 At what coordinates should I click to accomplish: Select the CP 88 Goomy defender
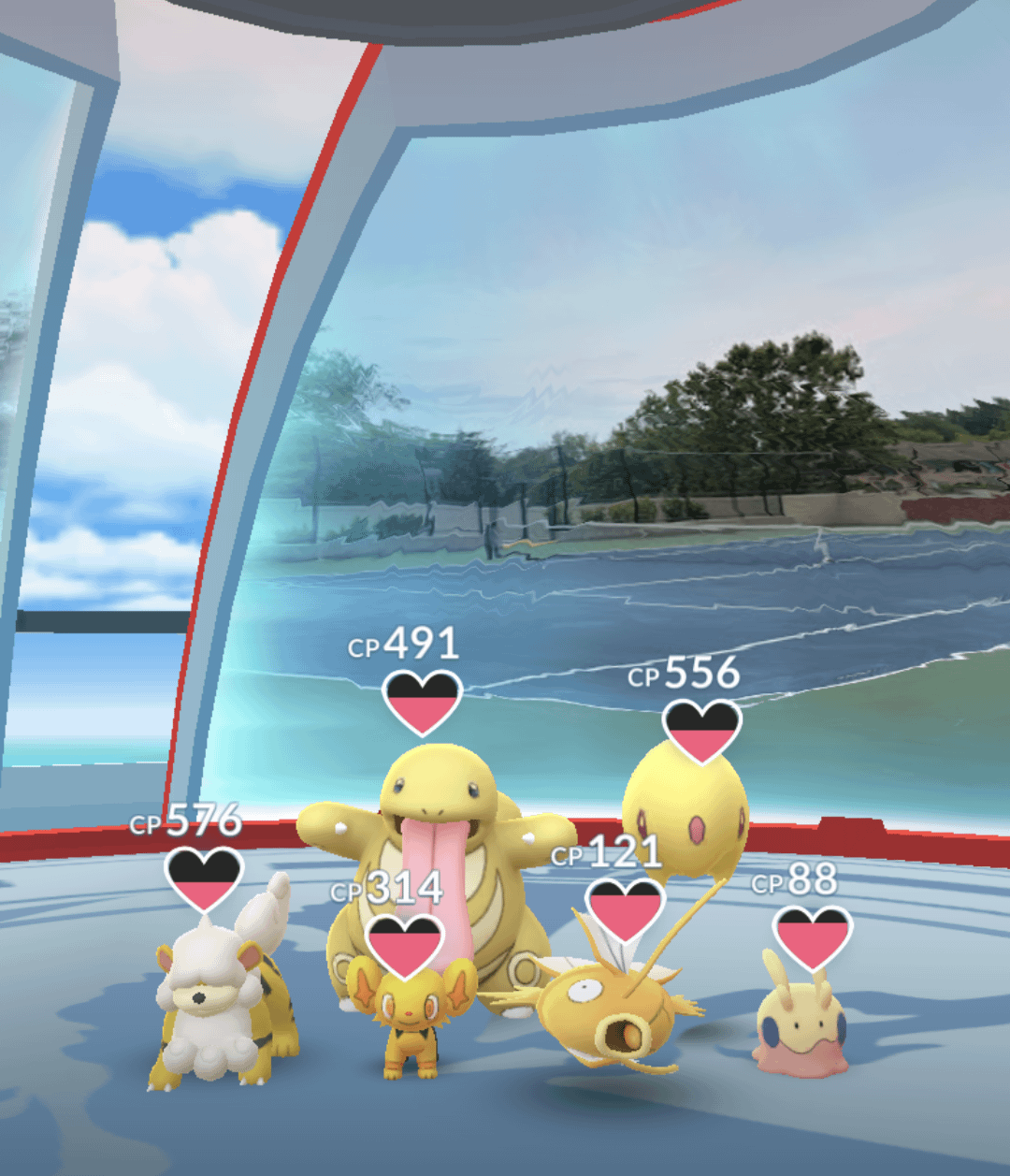click(x=801, y=1029)
